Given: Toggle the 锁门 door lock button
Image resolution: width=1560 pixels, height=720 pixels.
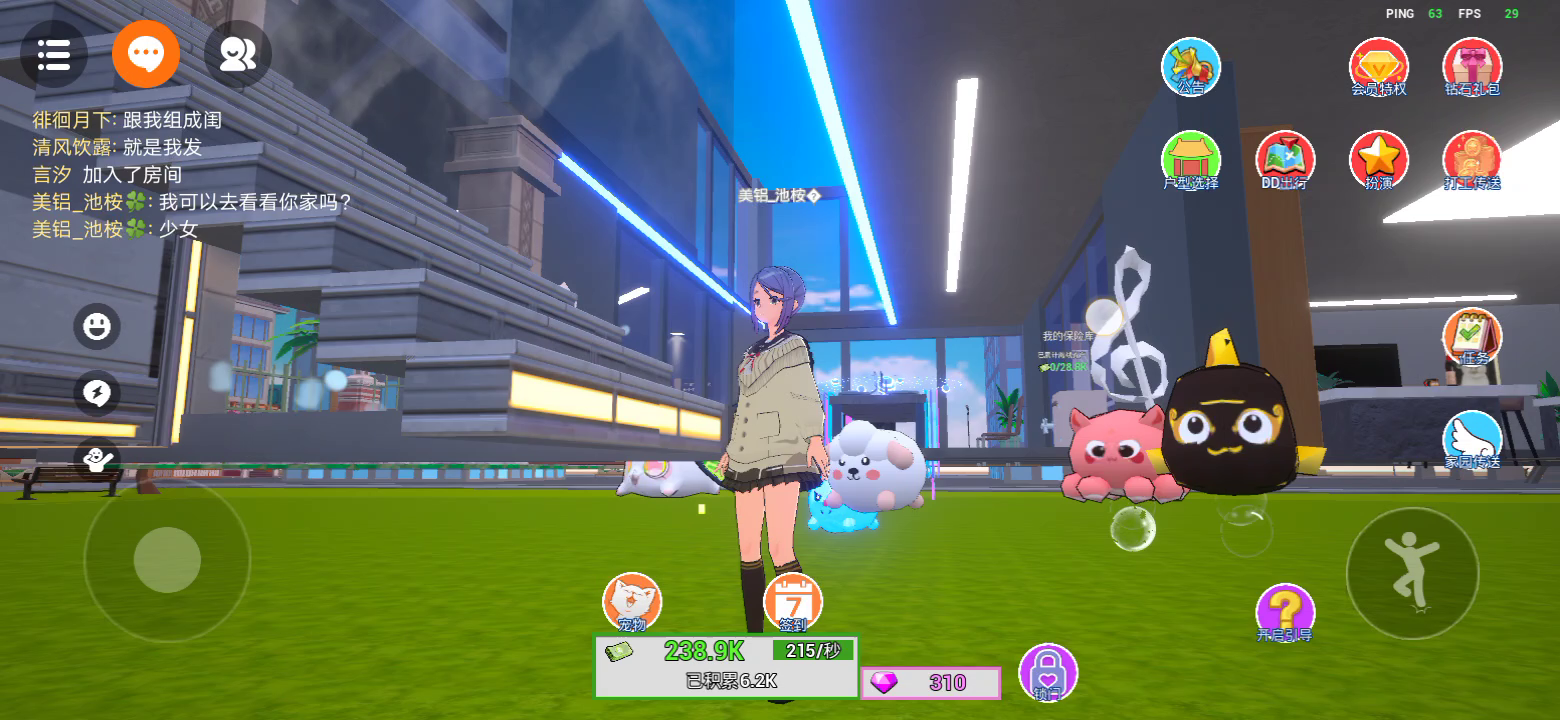Looking at the screenshot, I should (x=1048, y=672).
